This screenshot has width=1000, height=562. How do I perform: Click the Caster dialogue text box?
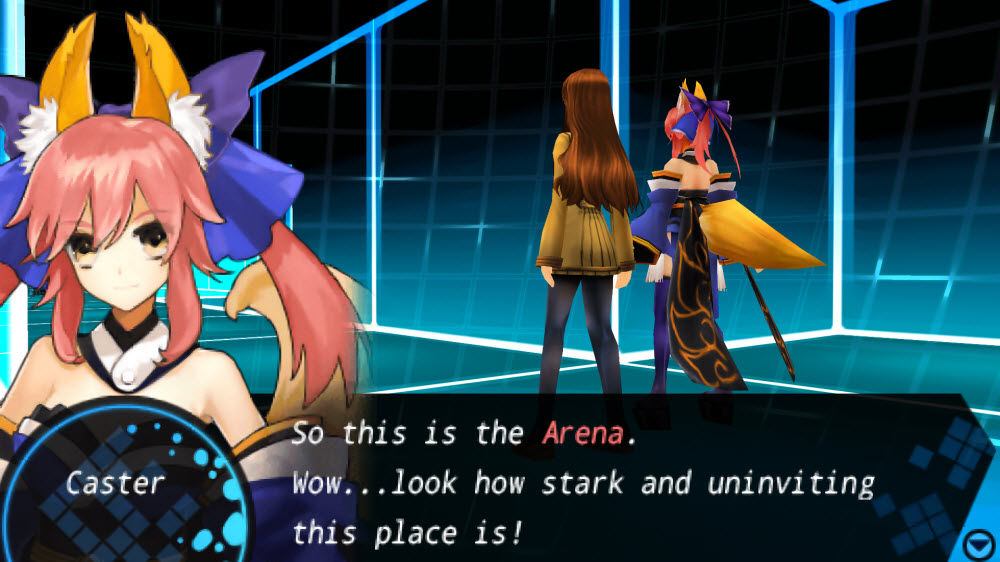[x=600, y=482]
